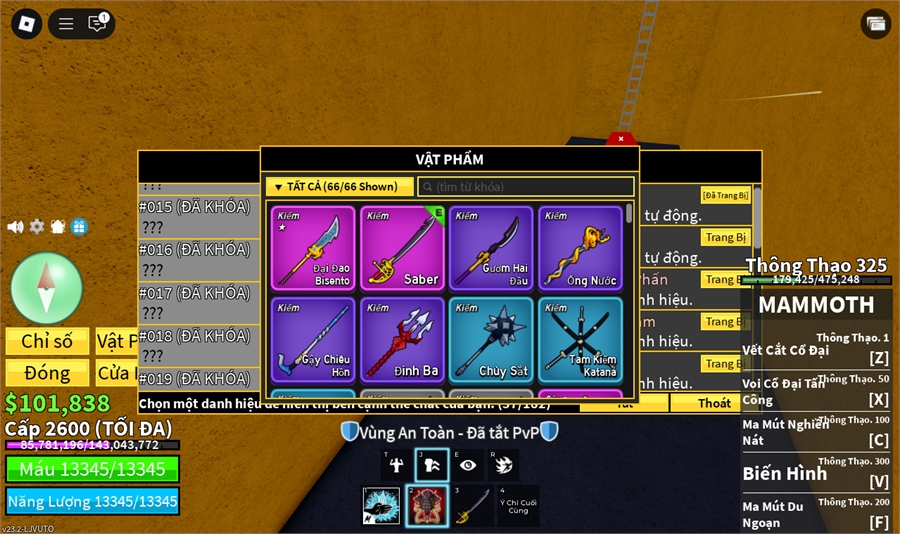This screenshot has width=900, height=534.
Task: Open the Chỉ số stats menu
Action: 47,341
